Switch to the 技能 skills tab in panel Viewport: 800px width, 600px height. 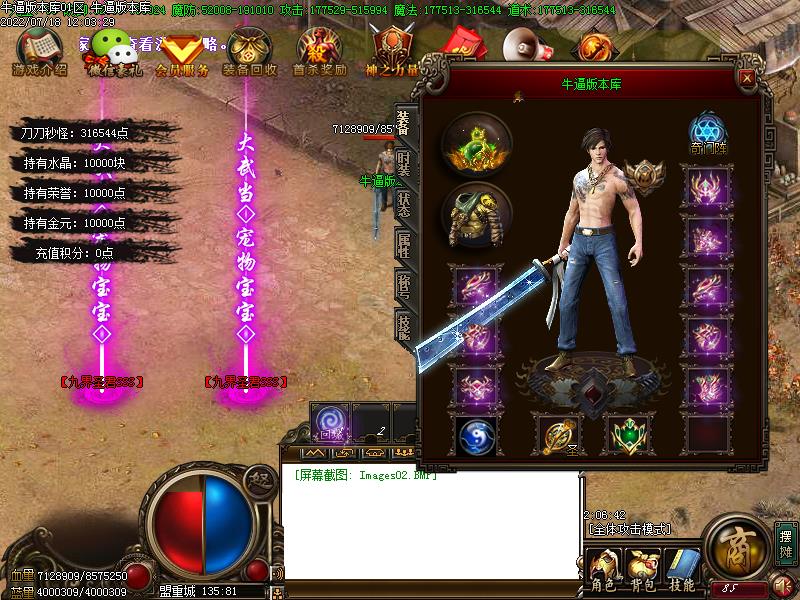(403, 326)
